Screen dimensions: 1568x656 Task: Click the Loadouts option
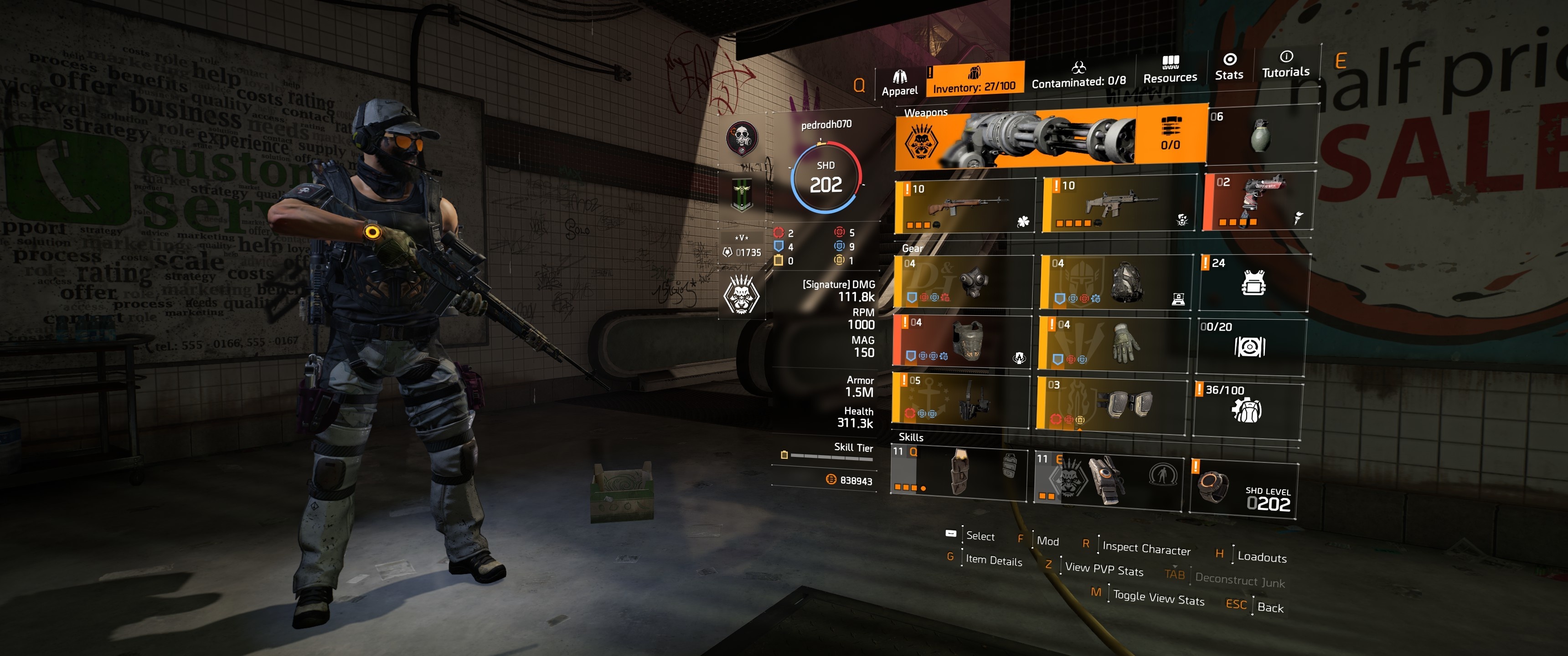(x=1261, y=557)
